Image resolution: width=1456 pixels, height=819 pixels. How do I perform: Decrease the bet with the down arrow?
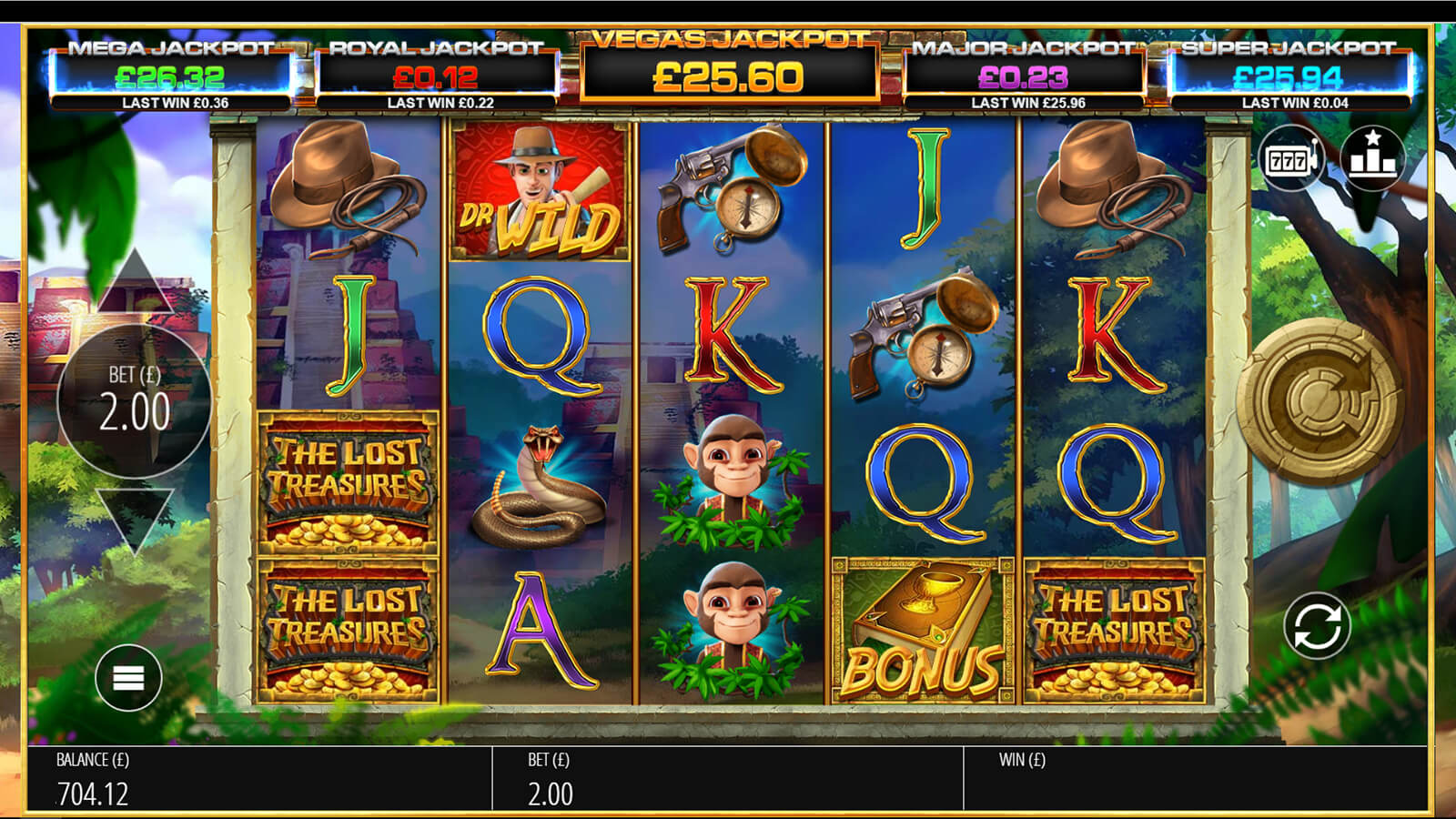[135, 516]
